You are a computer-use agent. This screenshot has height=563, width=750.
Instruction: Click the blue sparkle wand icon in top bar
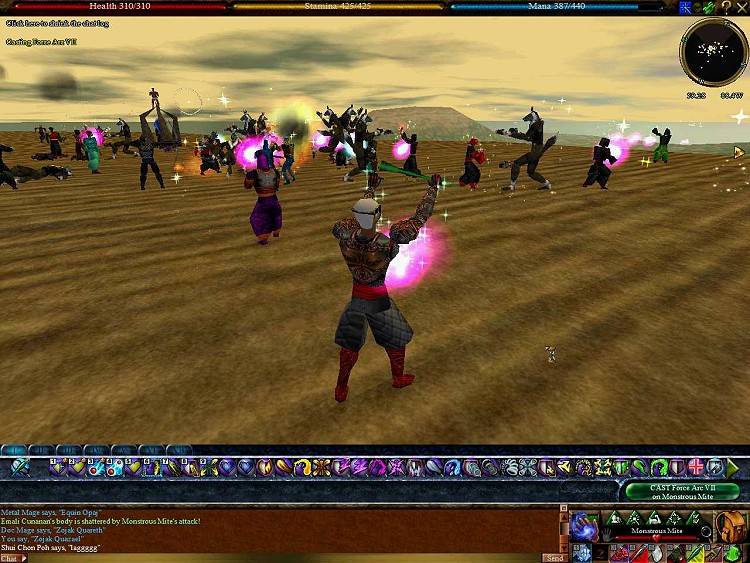pos(685,7)
